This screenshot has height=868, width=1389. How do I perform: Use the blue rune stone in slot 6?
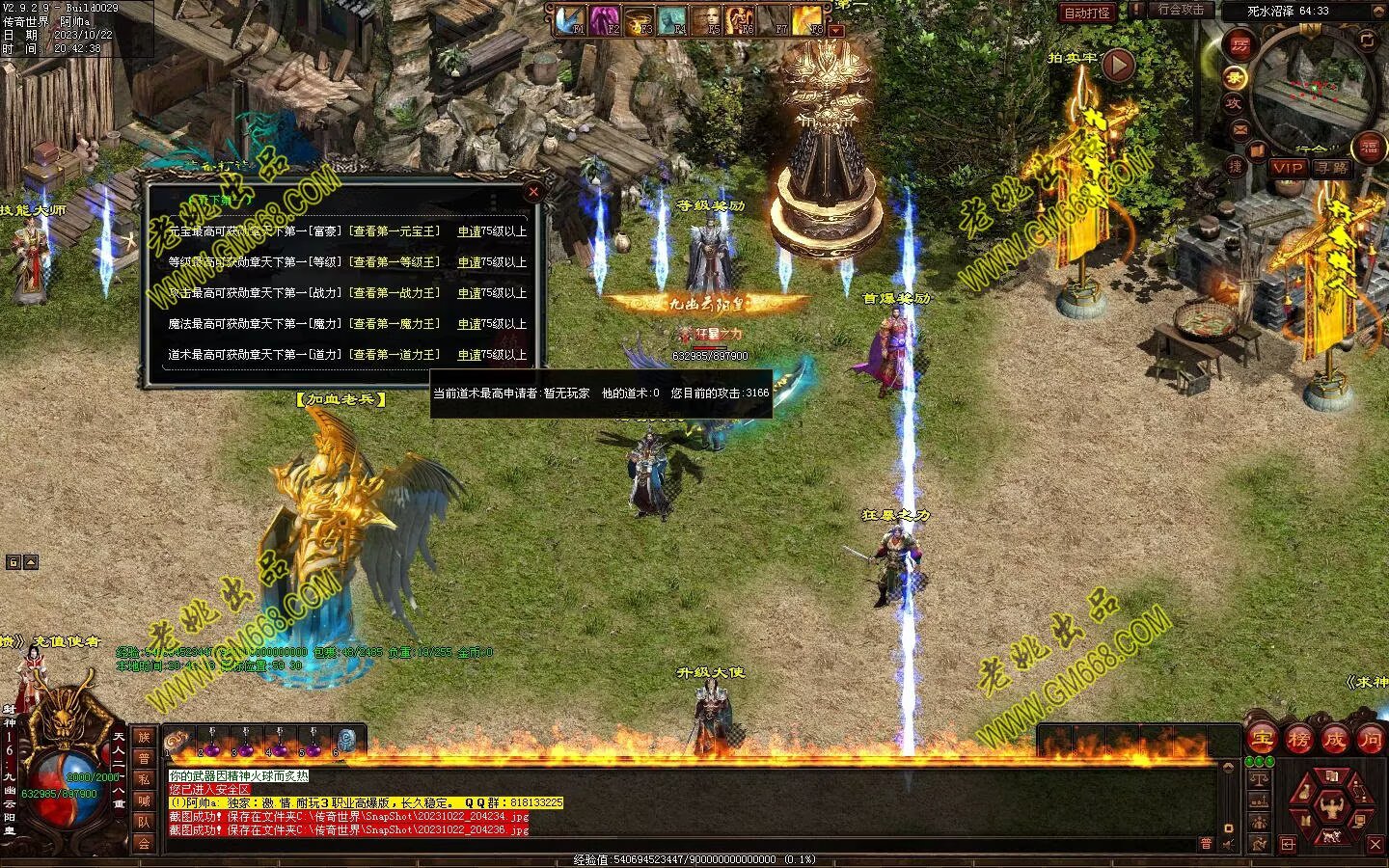[x=347, y=742]
